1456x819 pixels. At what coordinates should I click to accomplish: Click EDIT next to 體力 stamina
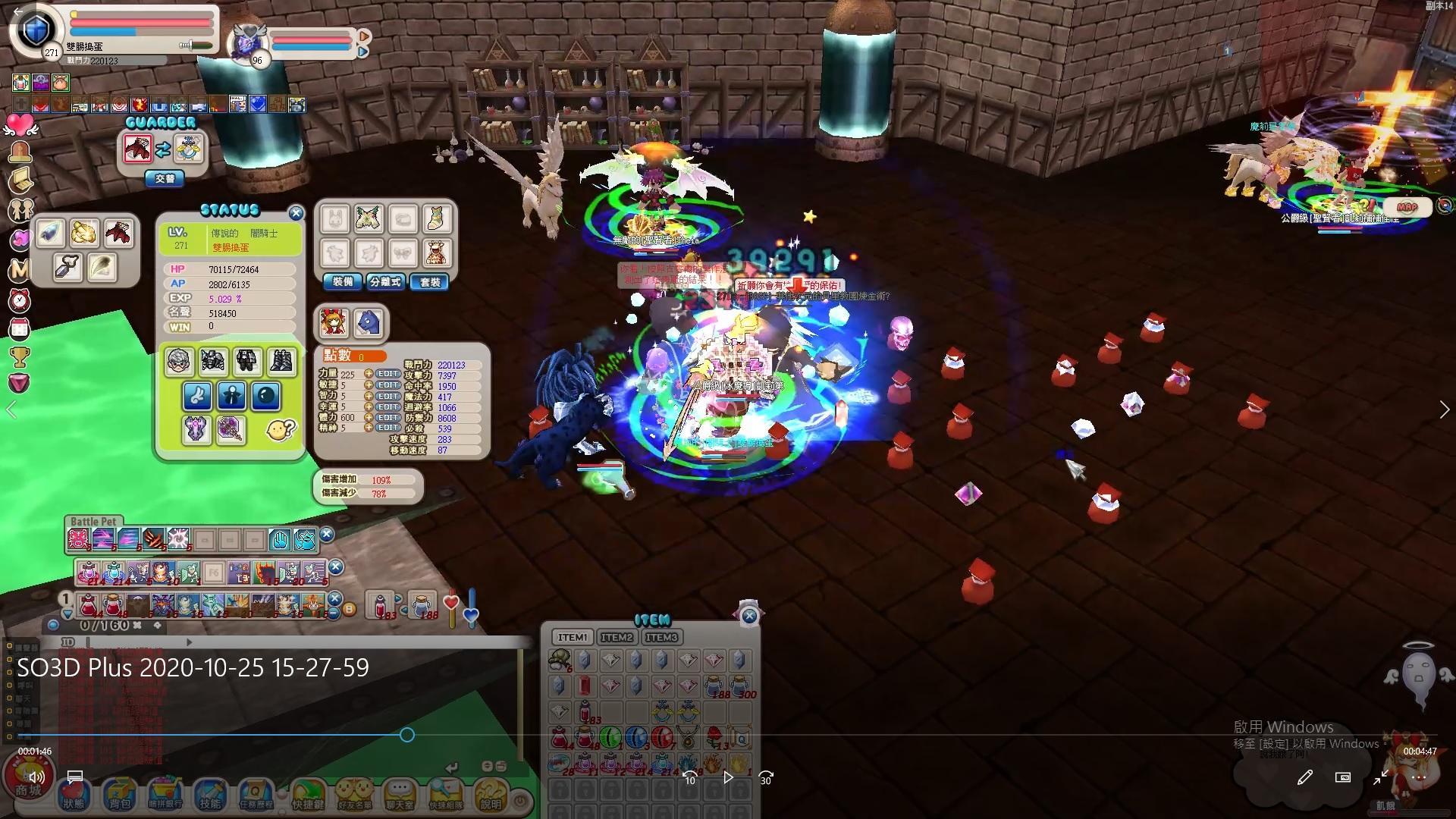pos(388,417)
